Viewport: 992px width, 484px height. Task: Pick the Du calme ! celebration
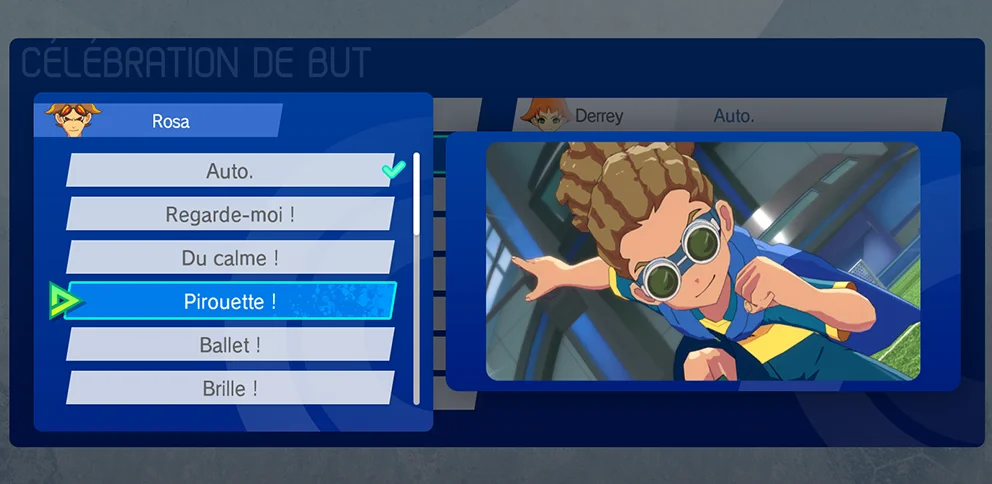pos(230,258)
